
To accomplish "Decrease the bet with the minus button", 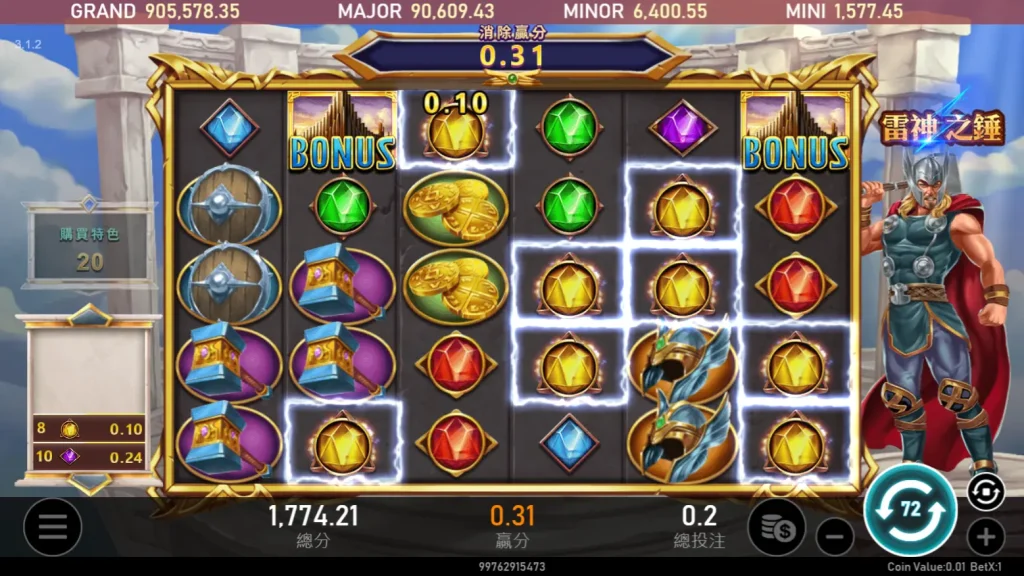I will click(834, 537).
